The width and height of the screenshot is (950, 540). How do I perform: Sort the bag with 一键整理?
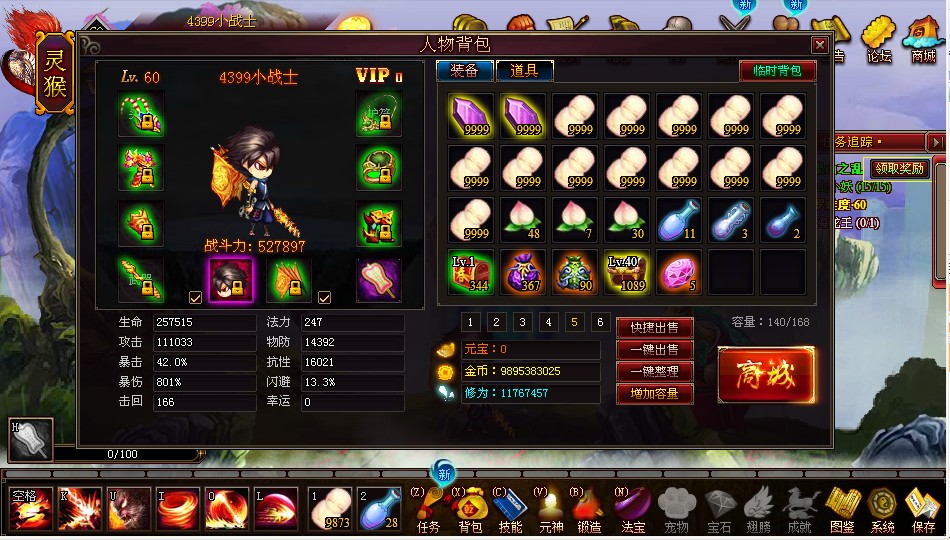(653, 372)
